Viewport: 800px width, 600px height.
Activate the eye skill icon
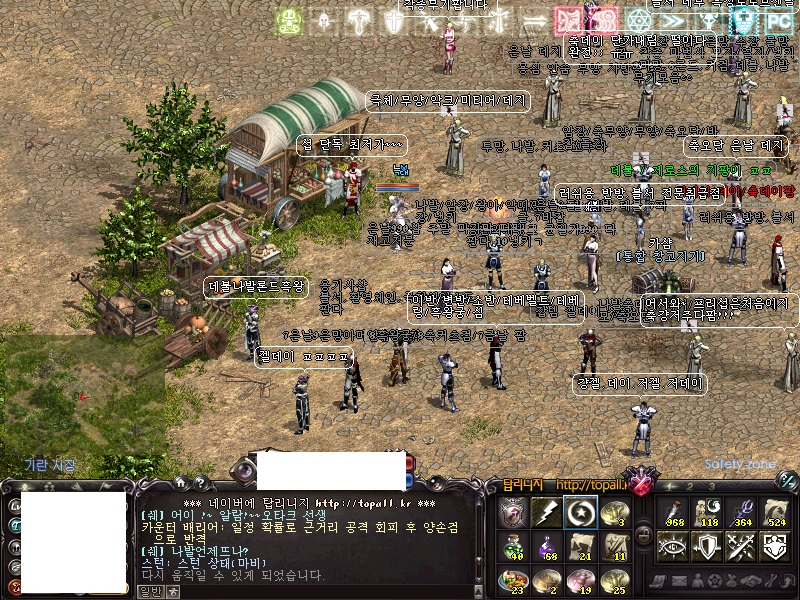674,546
